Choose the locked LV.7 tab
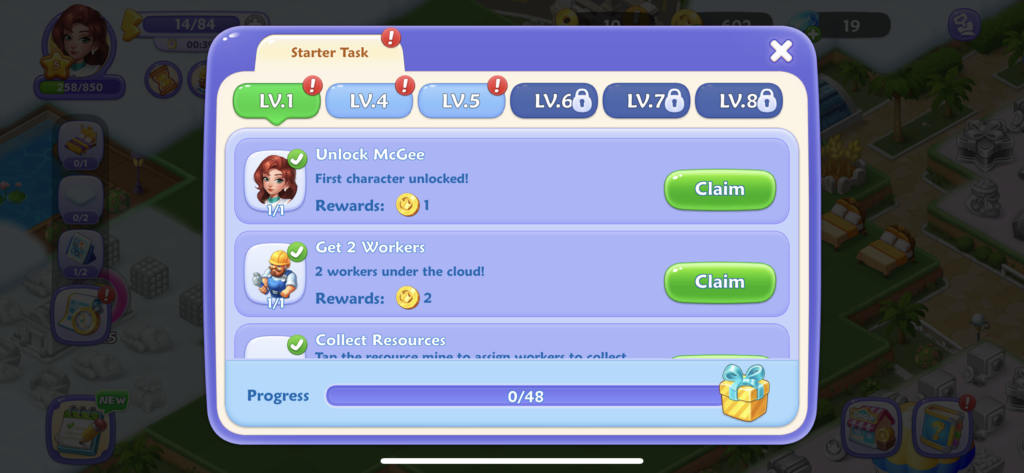 point(645,101)
